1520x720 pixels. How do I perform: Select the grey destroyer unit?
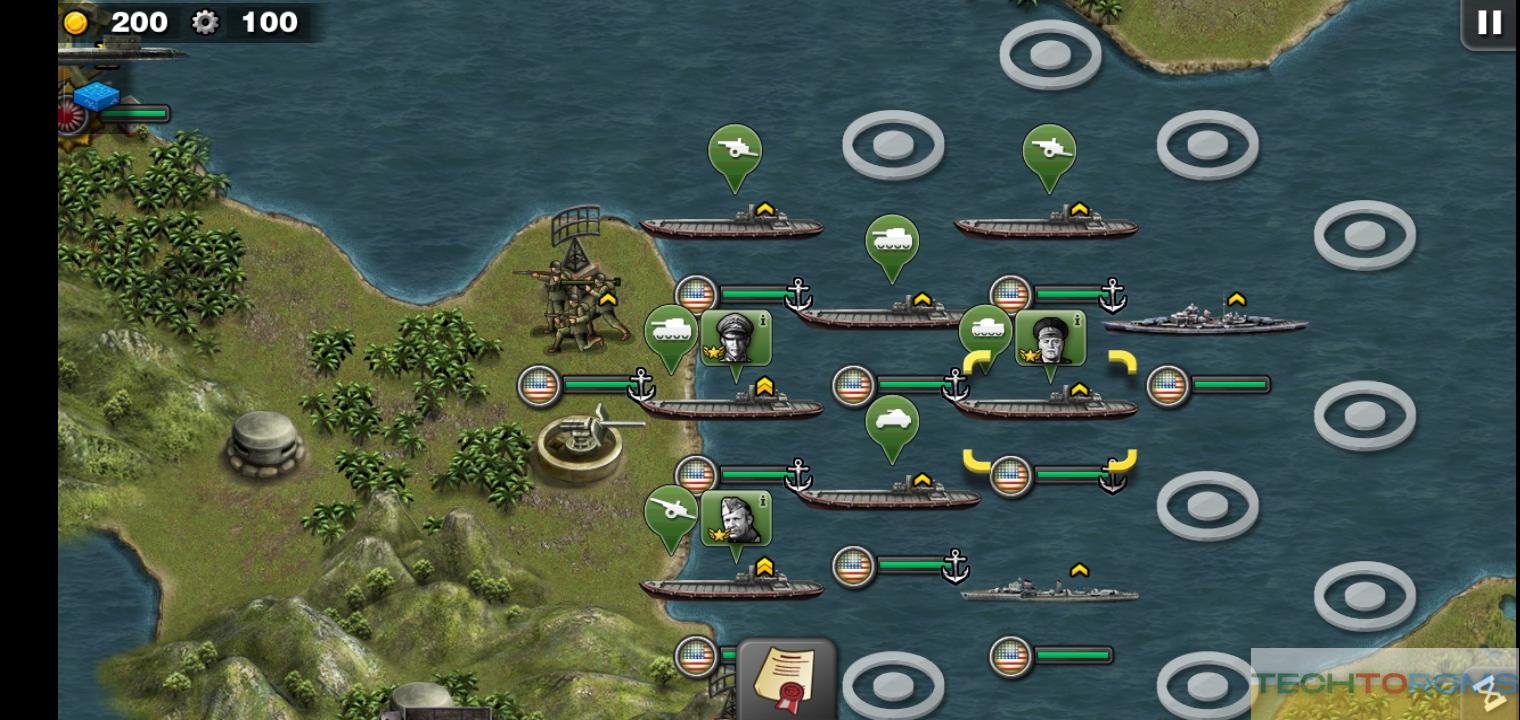pyautogui.click(x=1048, y=590)
